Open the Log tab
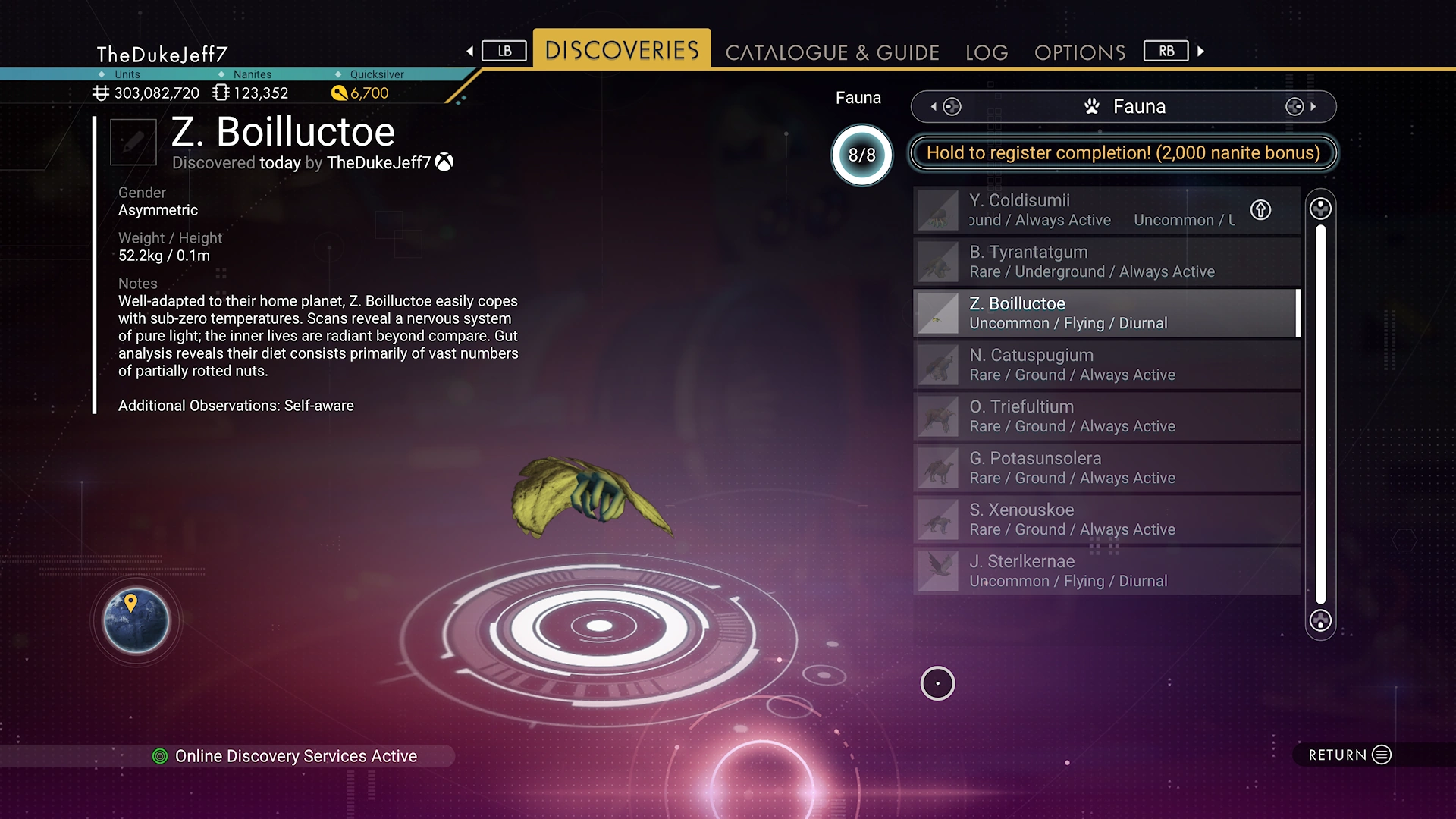Viewport: 1456px width, 819px height. coord(987,52)
